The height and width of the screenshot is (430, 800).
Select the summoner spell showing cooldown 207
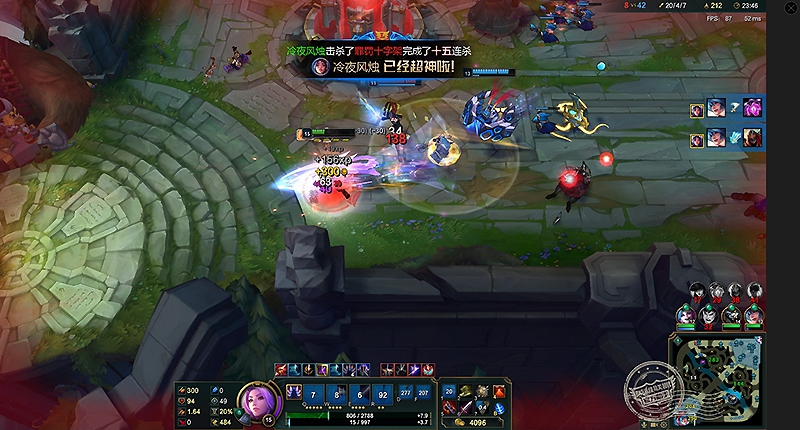(423, 393)
